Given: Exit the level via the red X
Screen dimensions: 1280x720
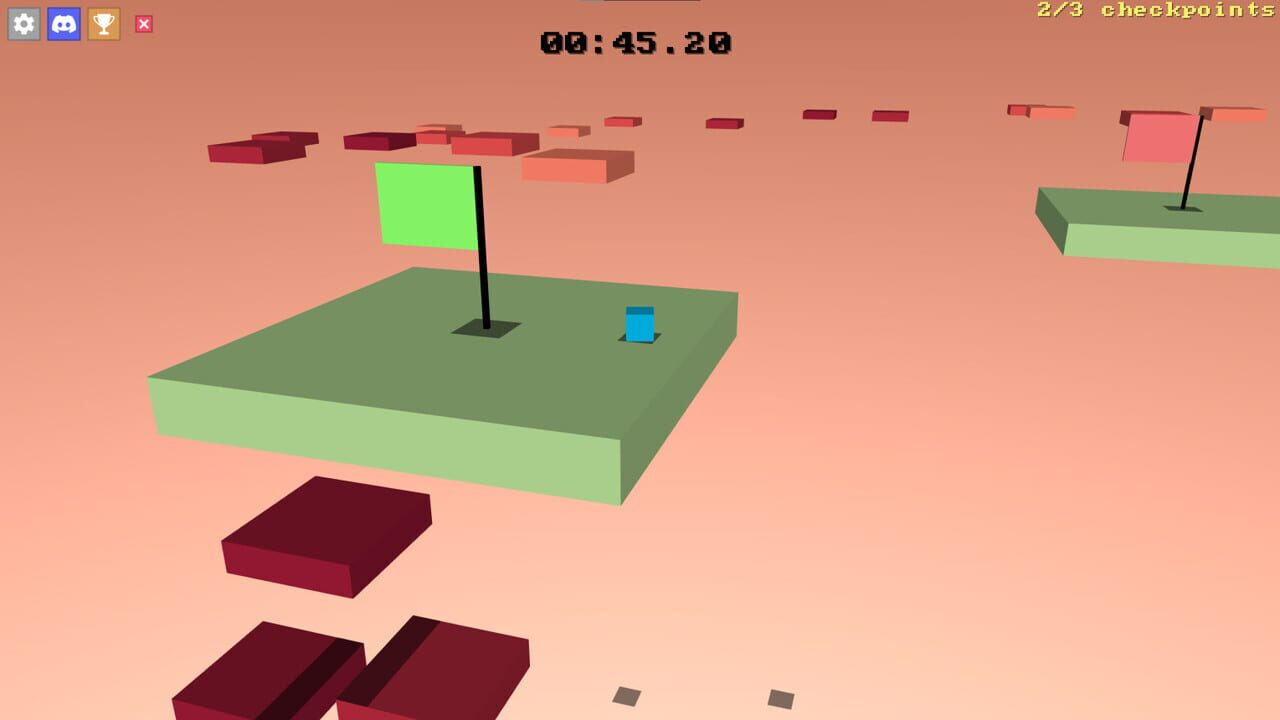Looking at the screenshot, I should tap(143, 24).
